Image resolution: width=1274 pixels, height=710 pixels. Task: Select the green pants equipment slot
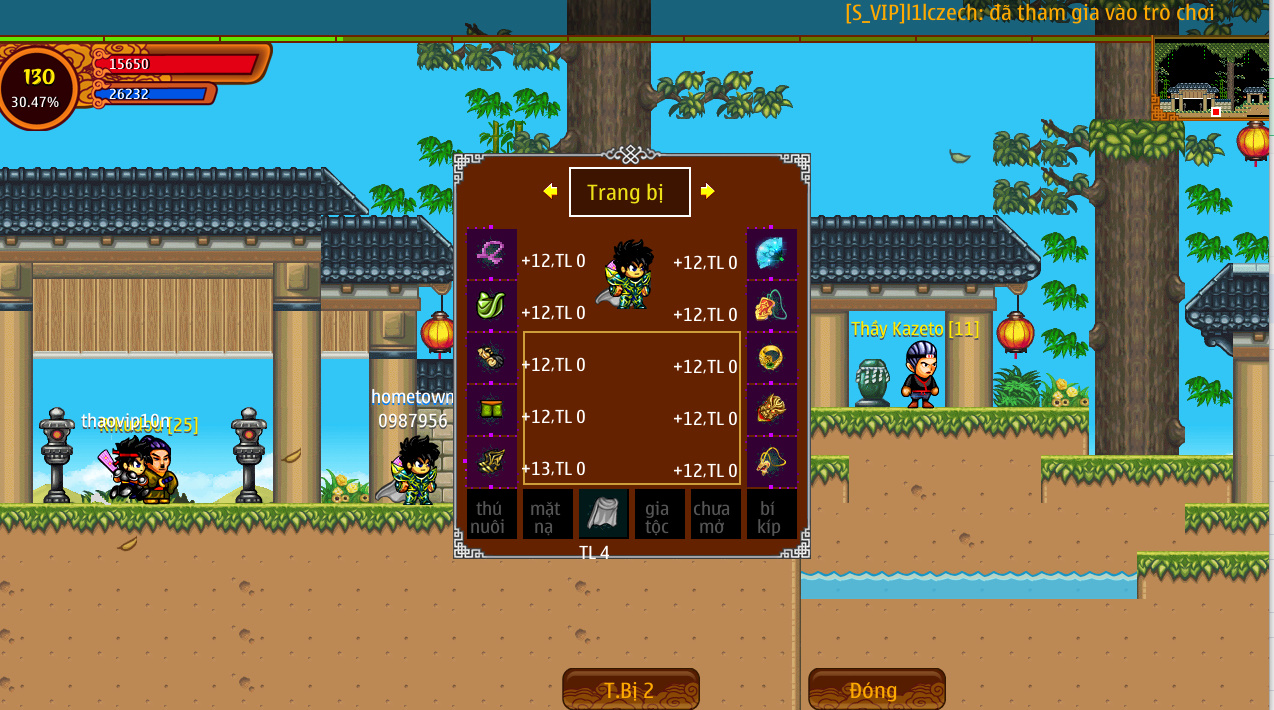click(x=492, y=410)
